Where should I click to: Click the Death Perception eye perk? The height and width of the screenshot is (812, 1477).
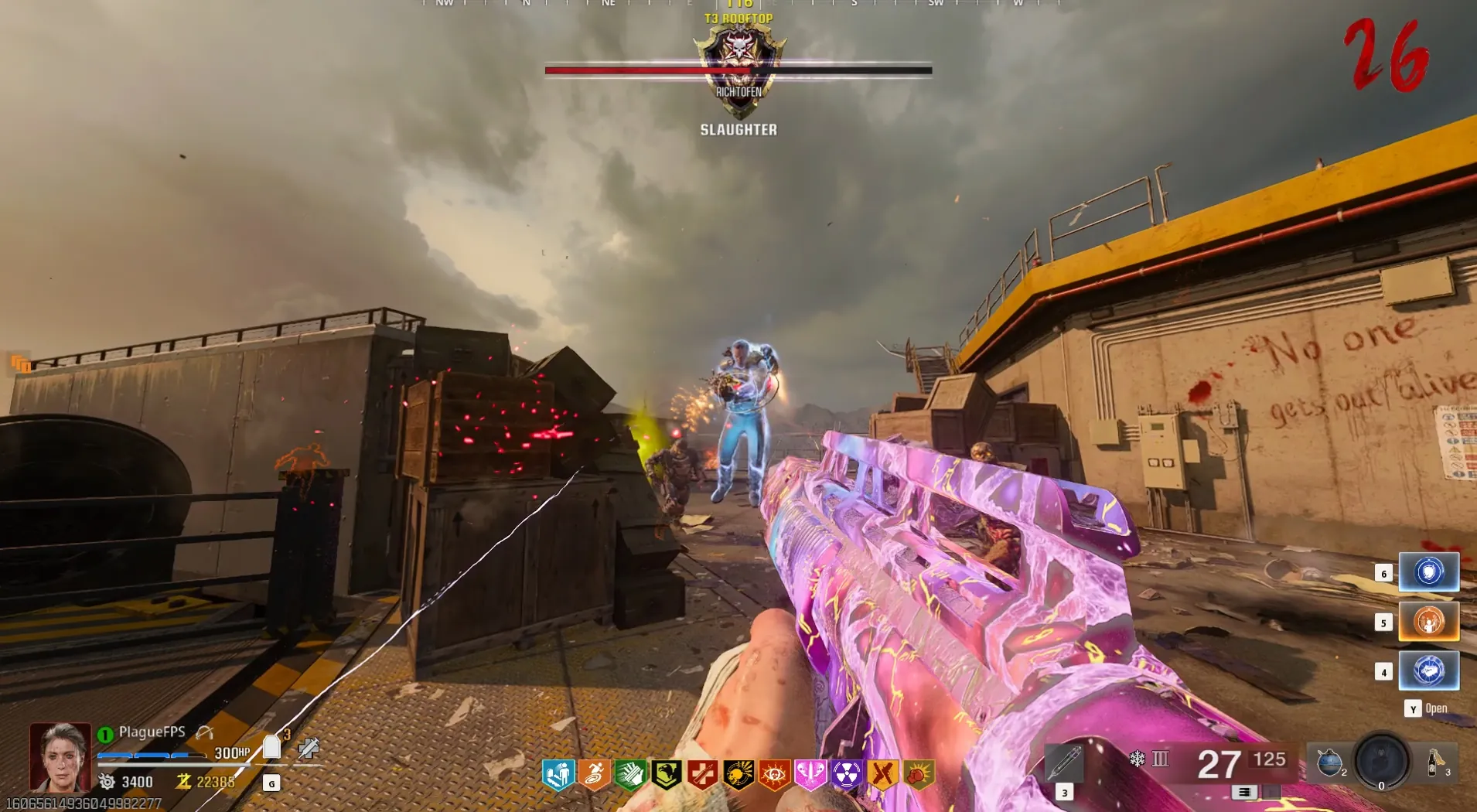click(x=774, y=774)
